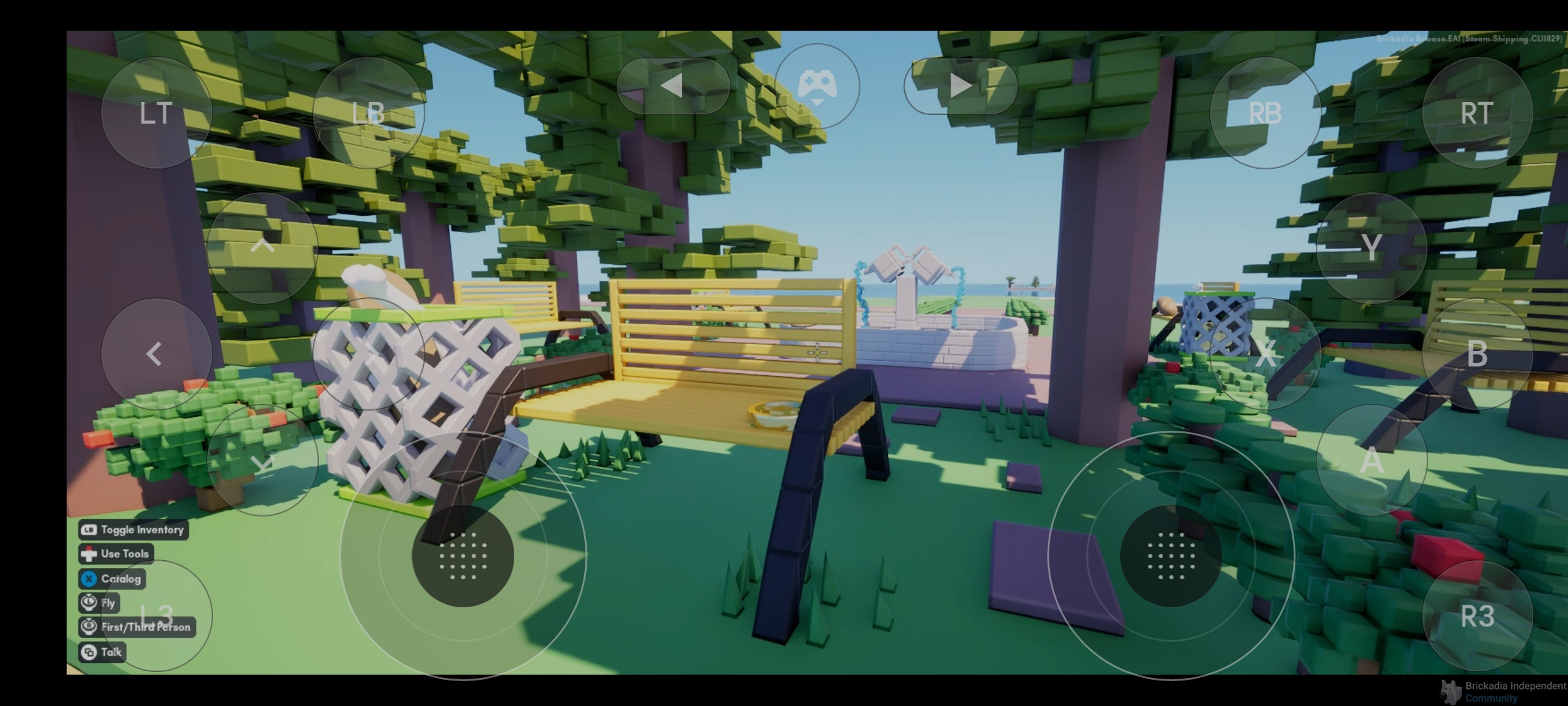Viewport: 1568px width, 706px height.
Task: Tap the d-pad up arrow
Action: [263, 248]
